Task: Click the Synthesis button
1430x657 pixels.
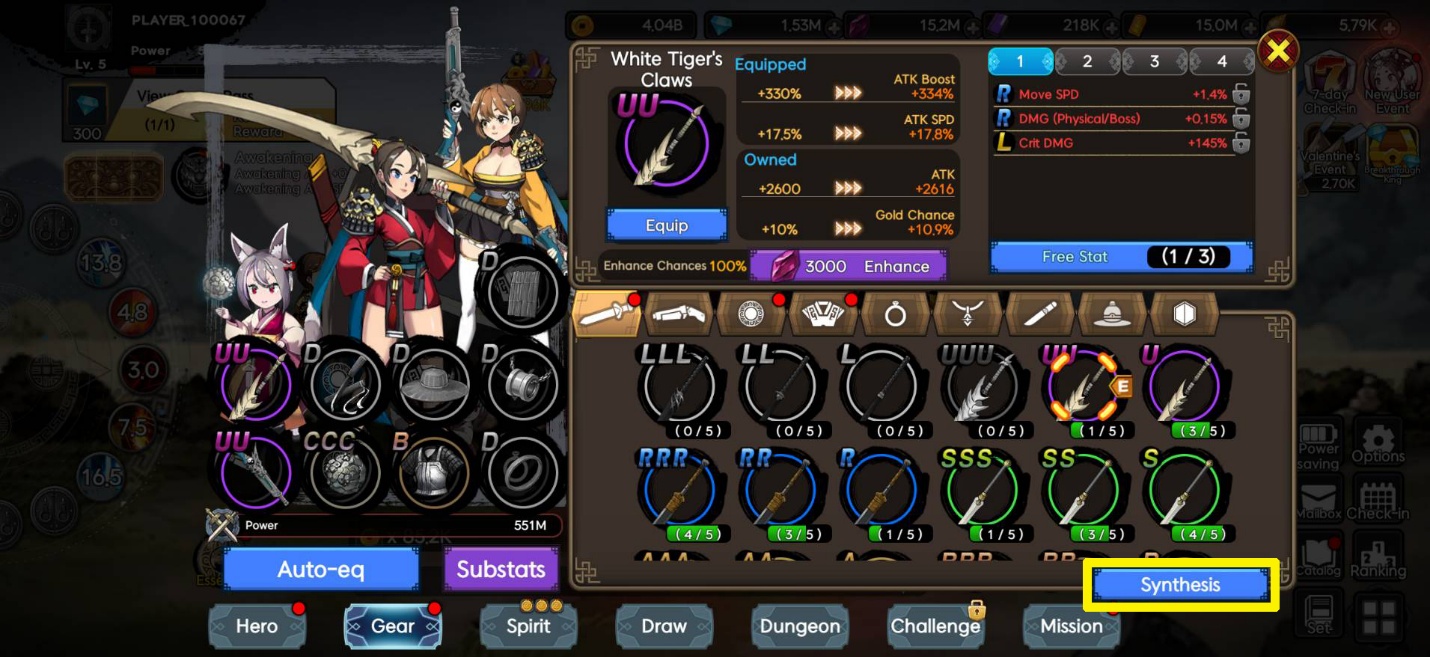Action: click(1180, 585)
